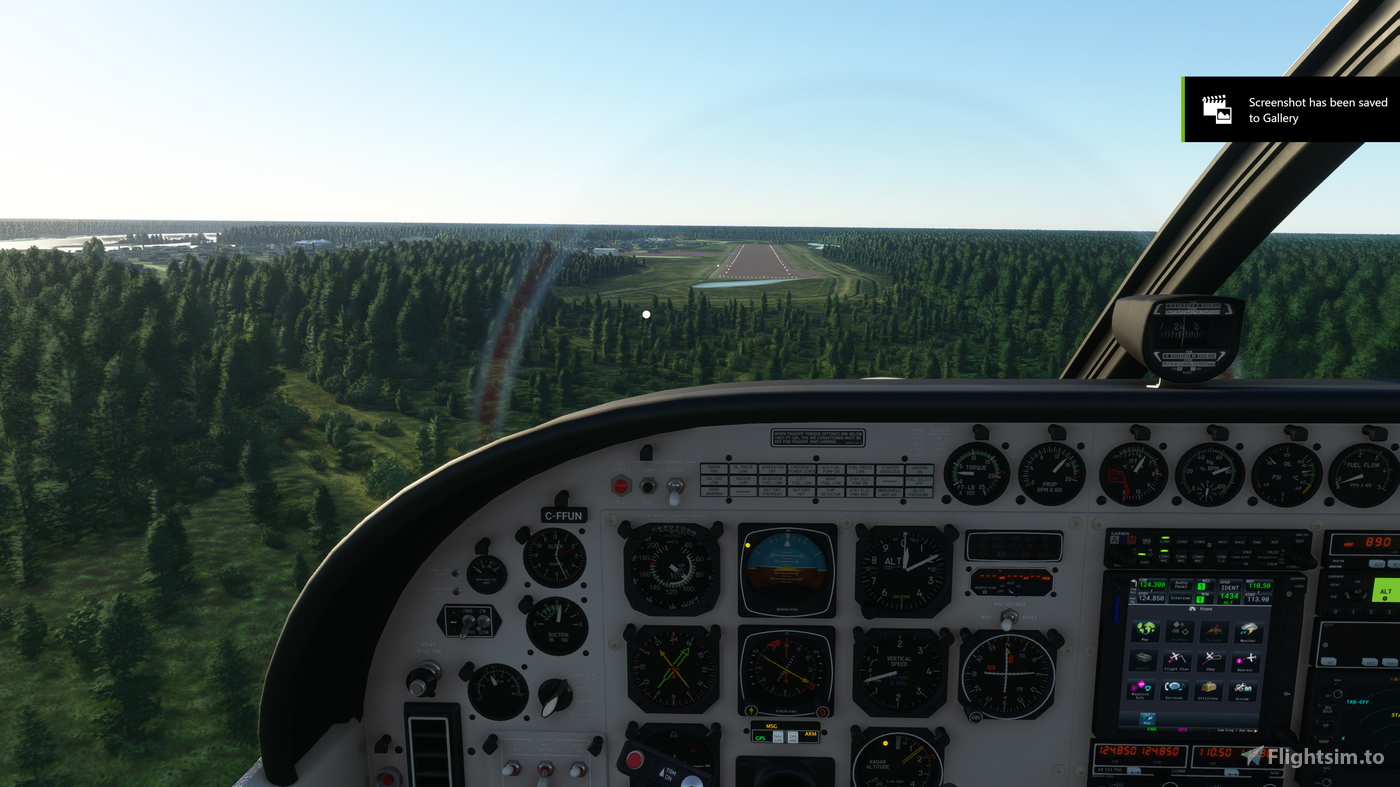Viewport: 1400px width, 787px height.
Task: Open the Nearest page icon on the GTN
Action: point(1246,661)
